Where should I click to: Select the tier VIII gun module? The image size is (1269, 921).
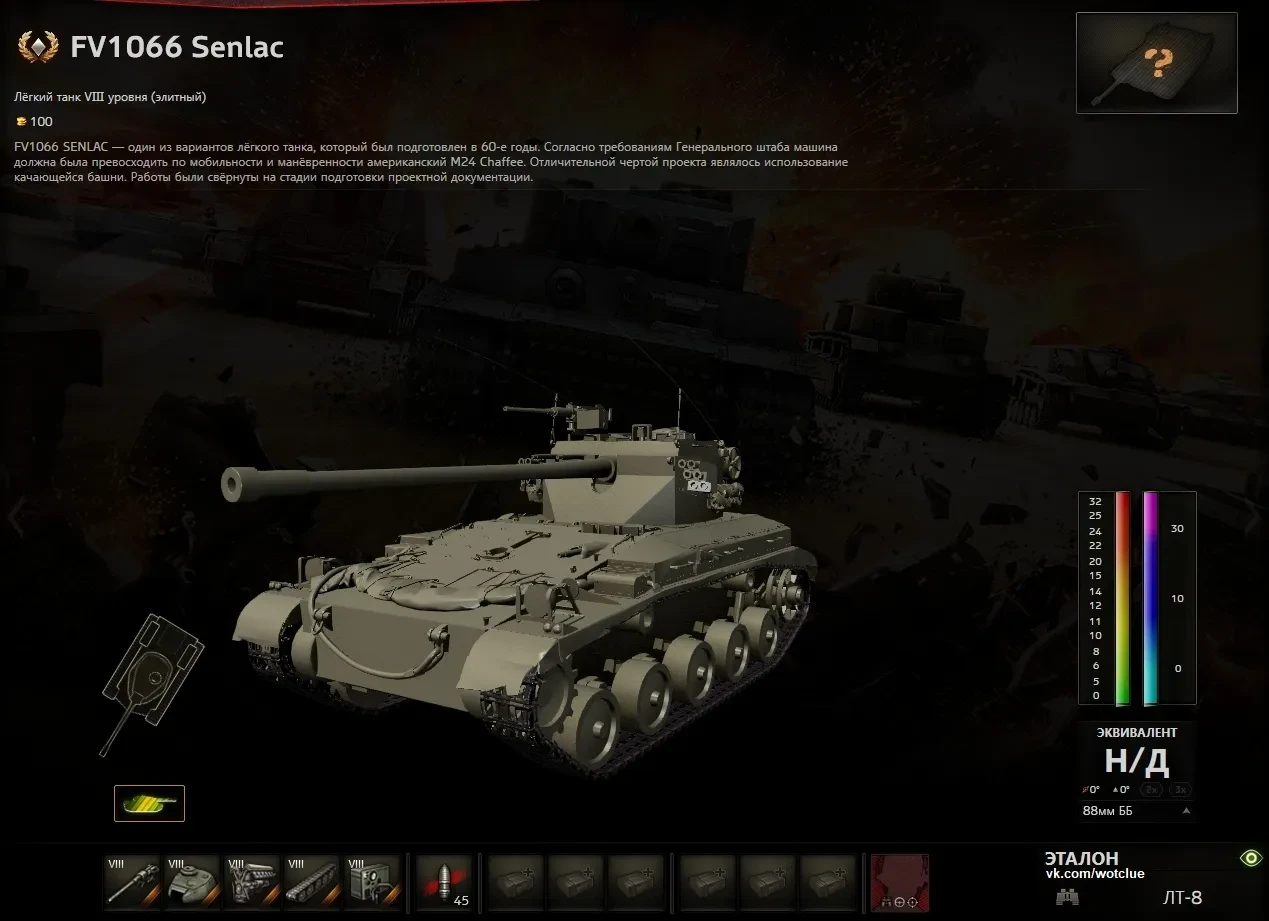click(x=133, y=882)
